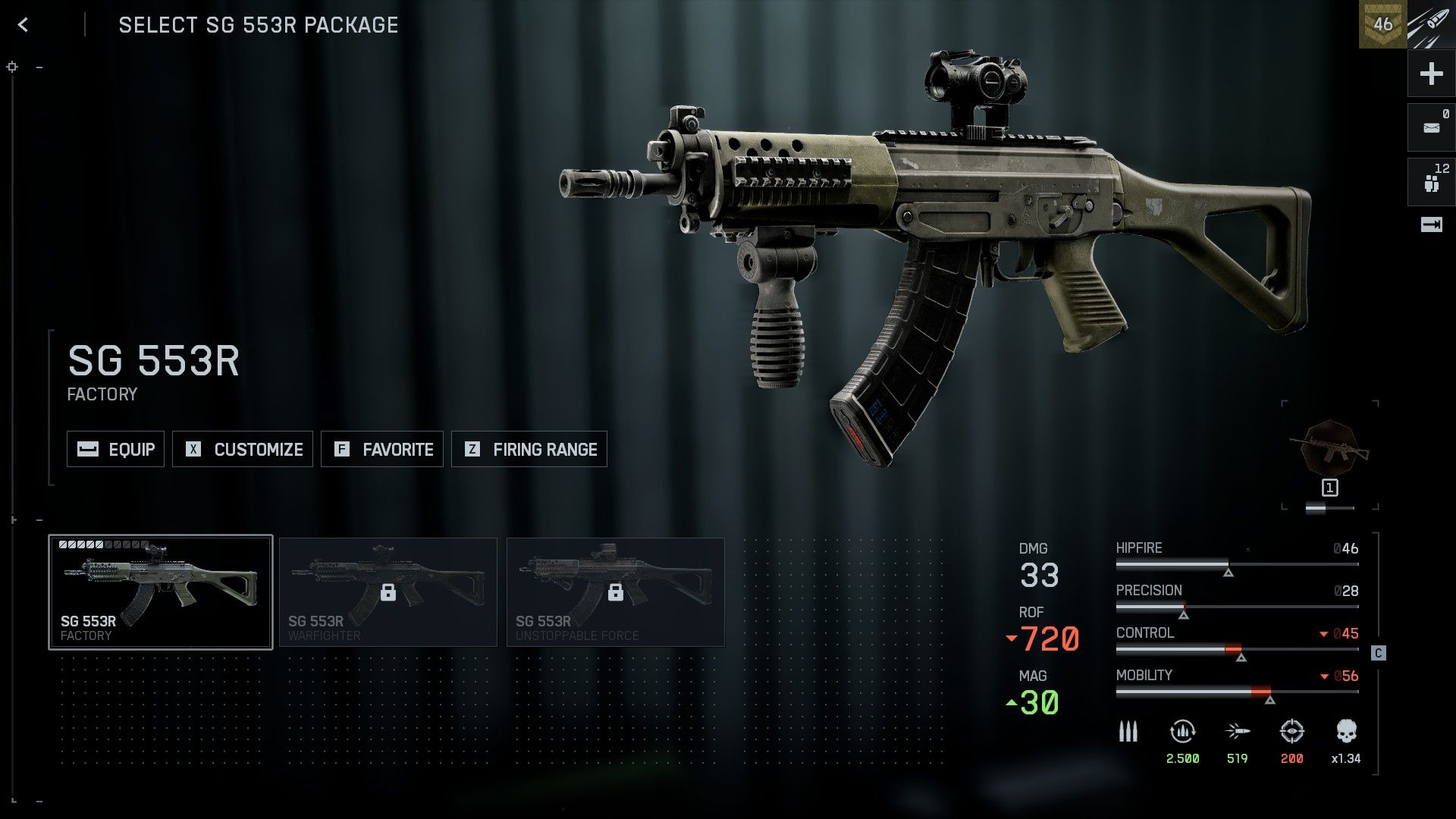Open the Customize weapon screen
The image size is (1456, 819).
pyautogui.click(x=243, y=449)
